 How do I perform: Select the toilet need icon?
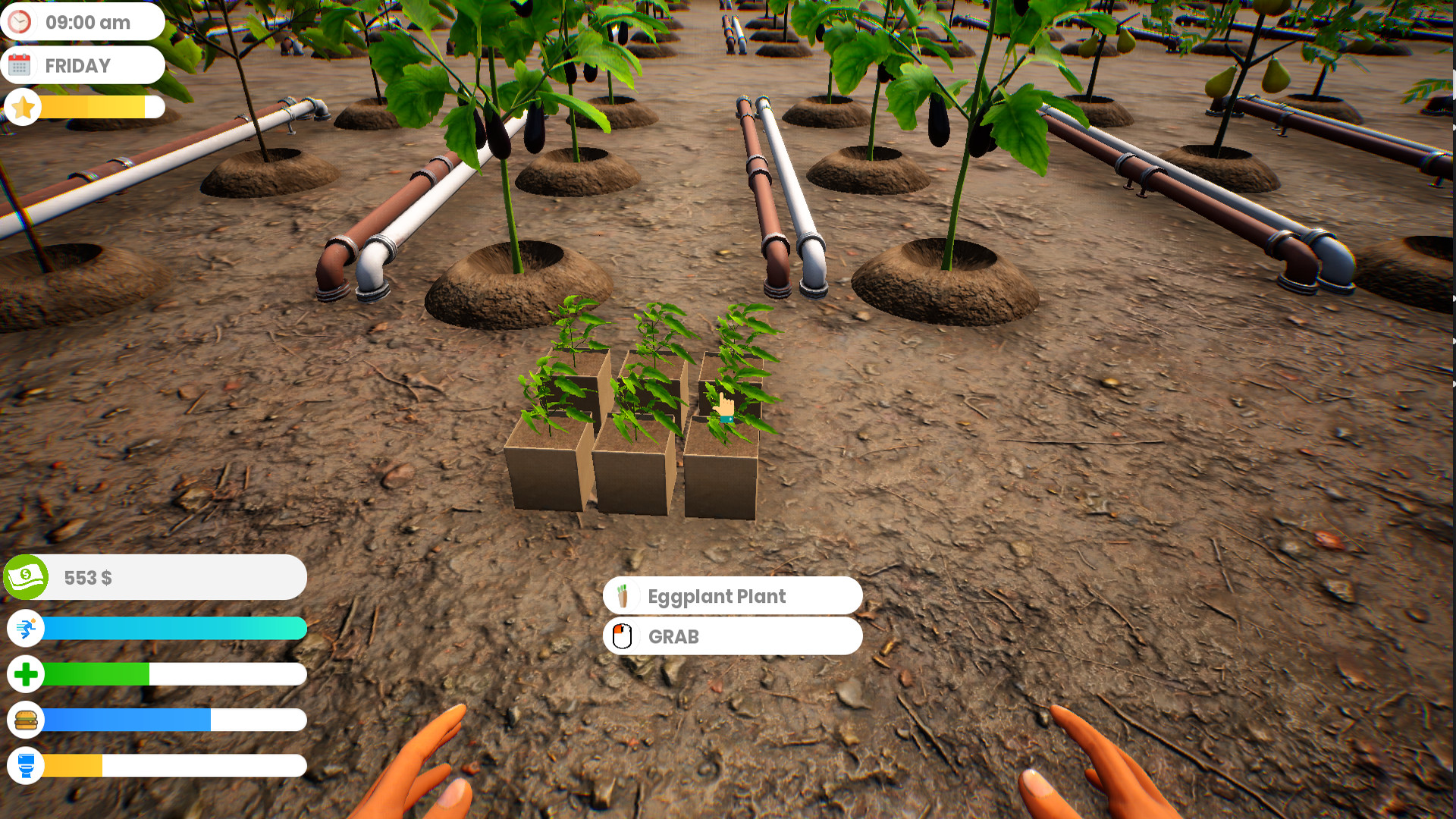[26, 766]
